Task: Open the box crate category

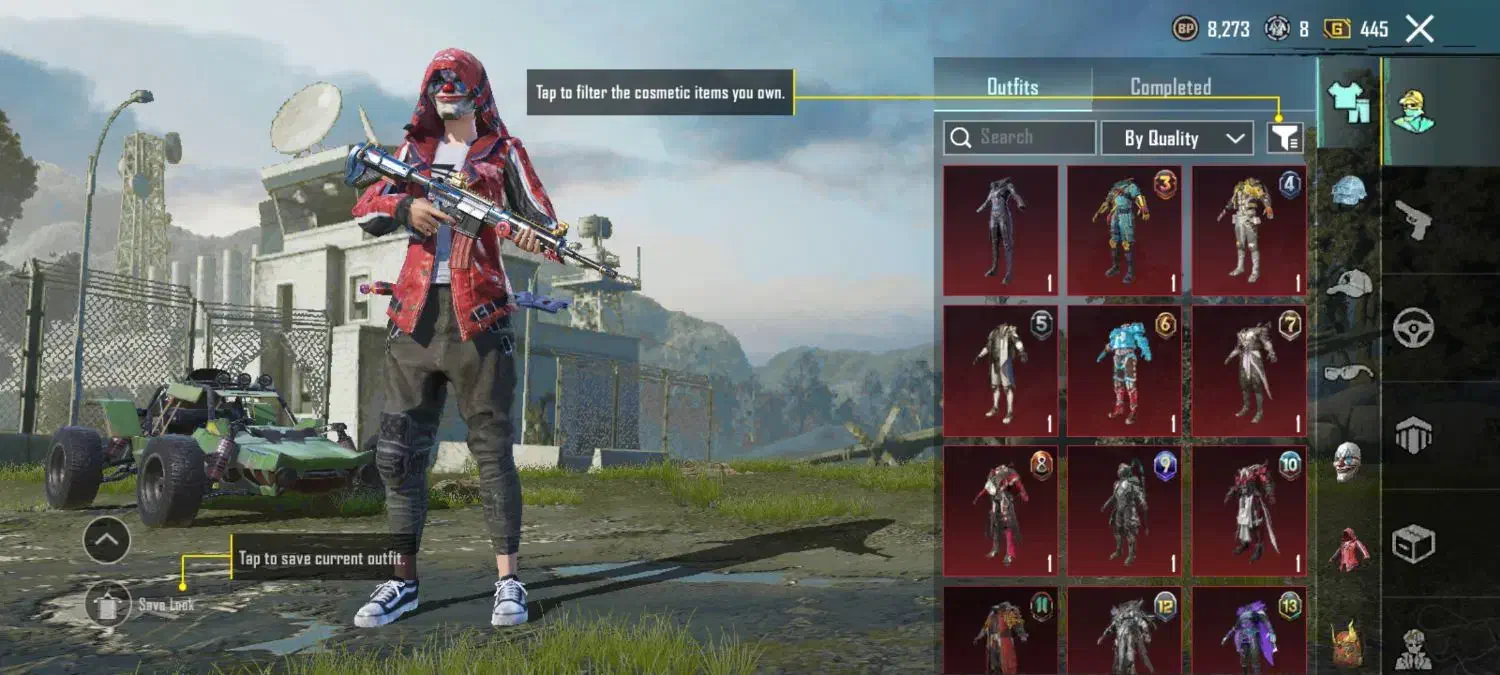Action: [x=1414, y=543]
